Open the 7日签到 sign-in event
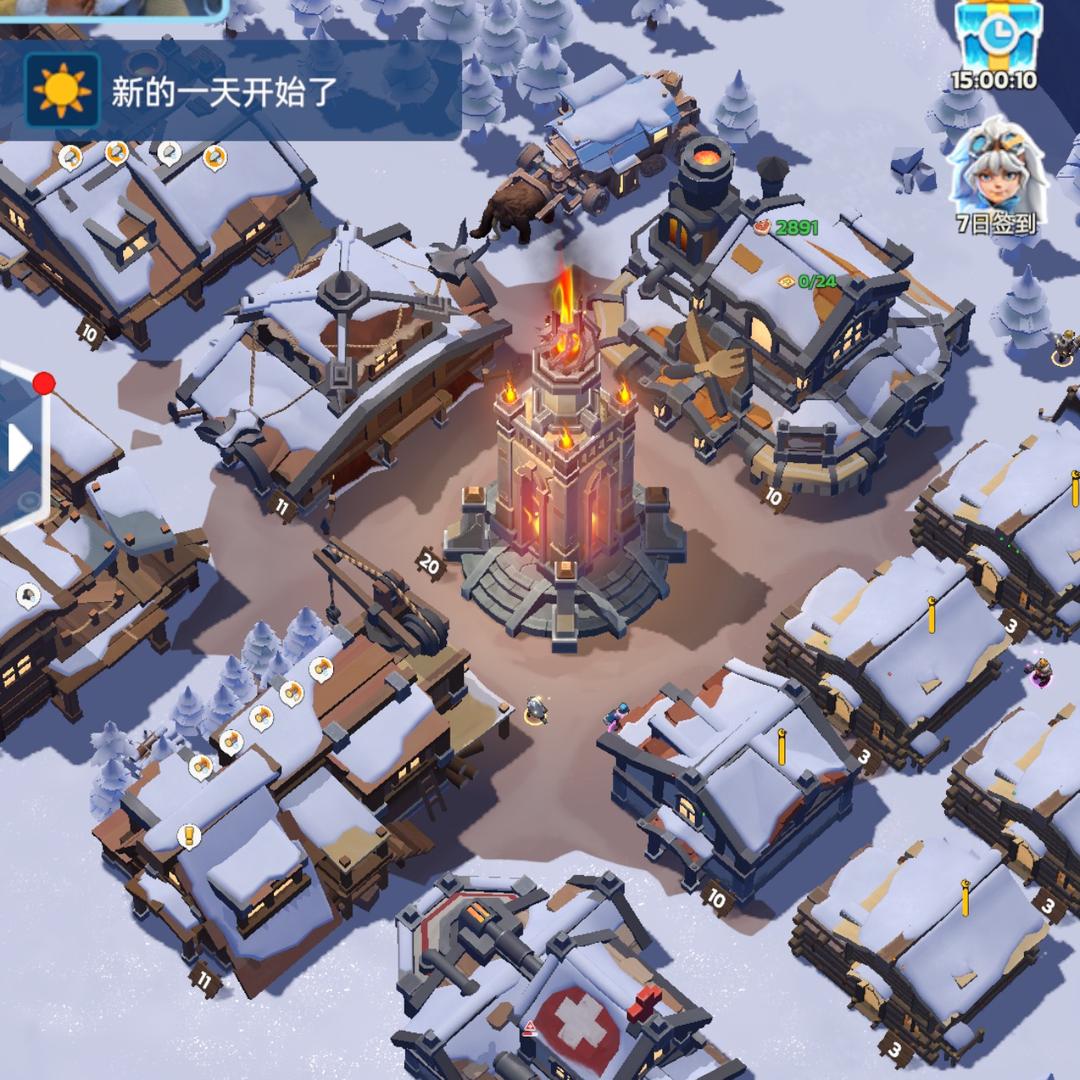Screen dimensions: 1080x1080 click(x=996, y=175)
